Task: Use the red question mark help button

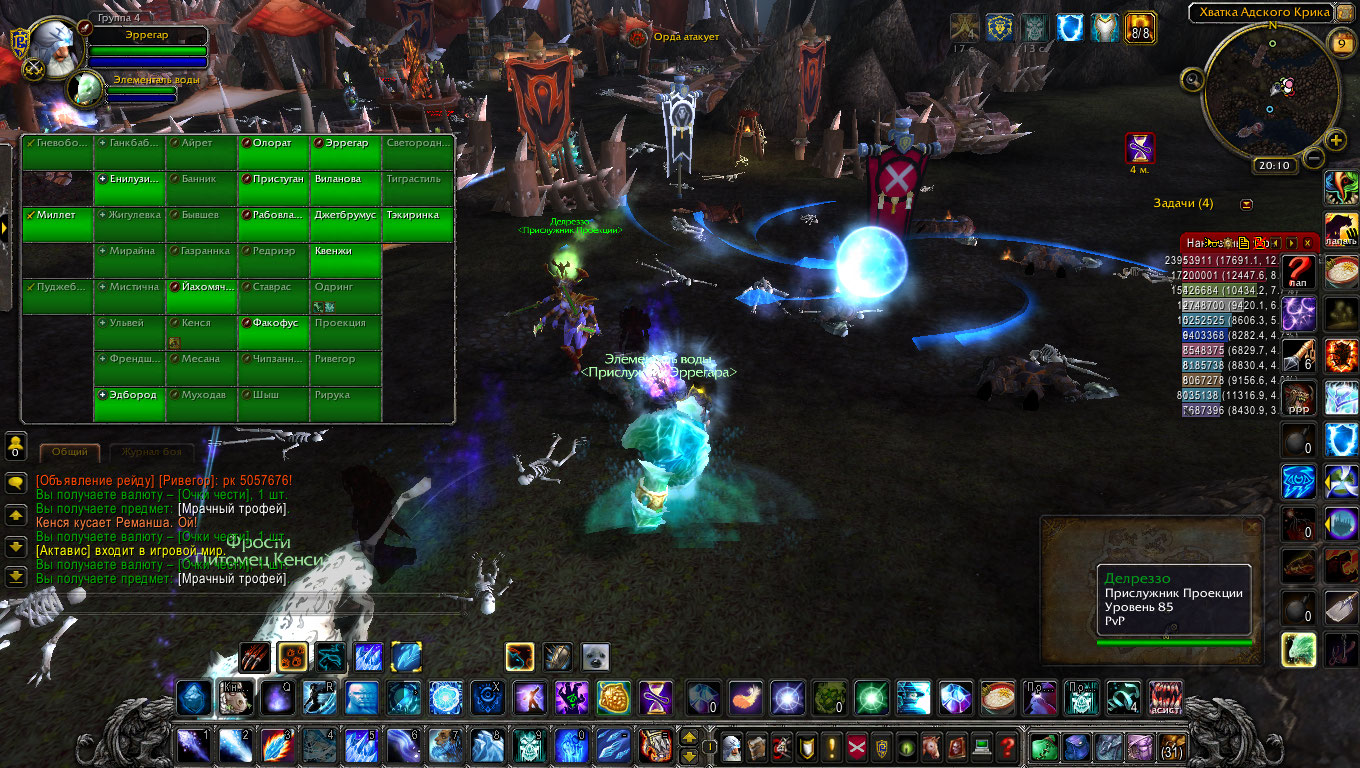Action: pos(1007,746)
